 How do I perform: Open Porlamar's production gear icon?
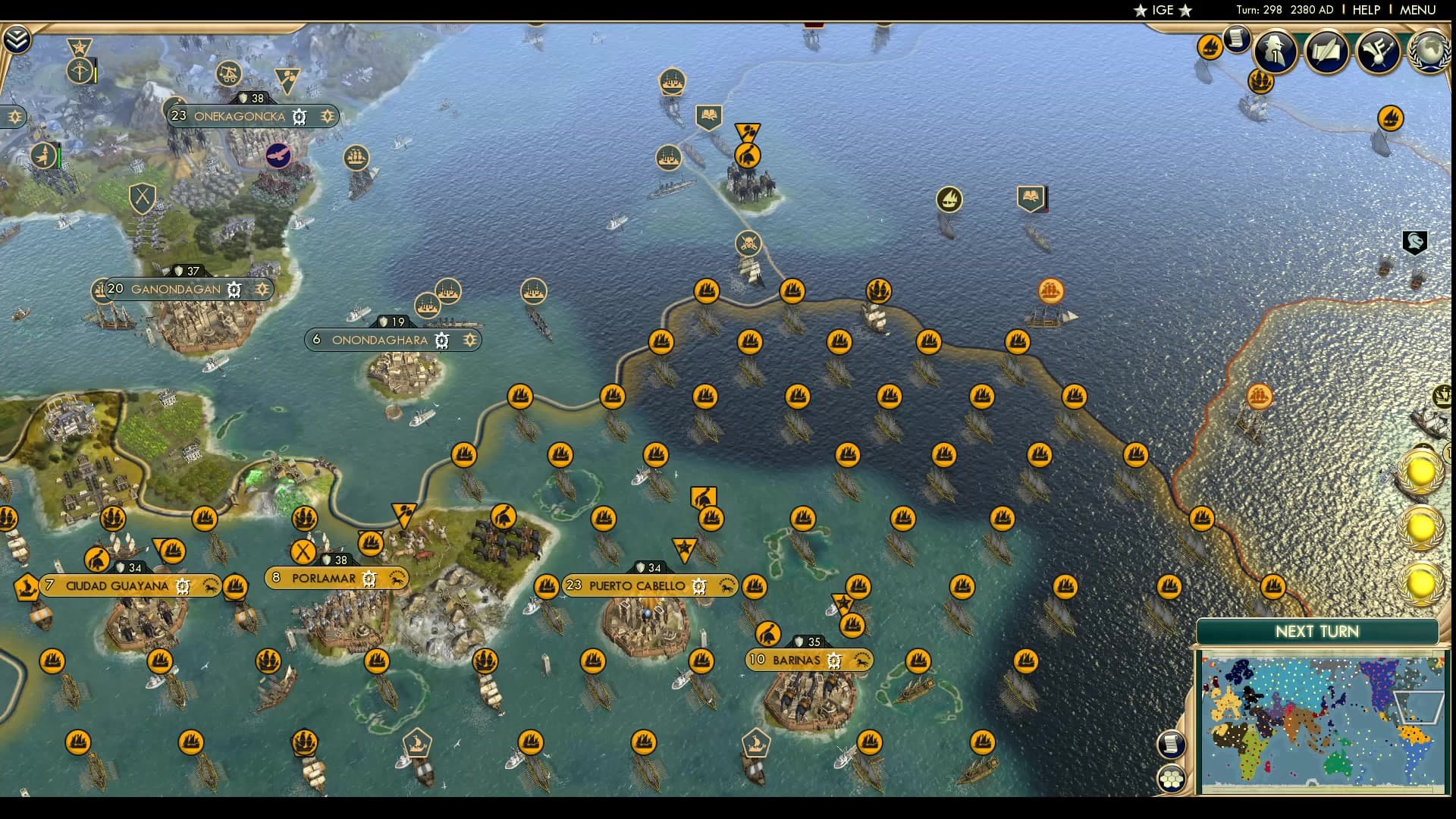coord(369,580)
